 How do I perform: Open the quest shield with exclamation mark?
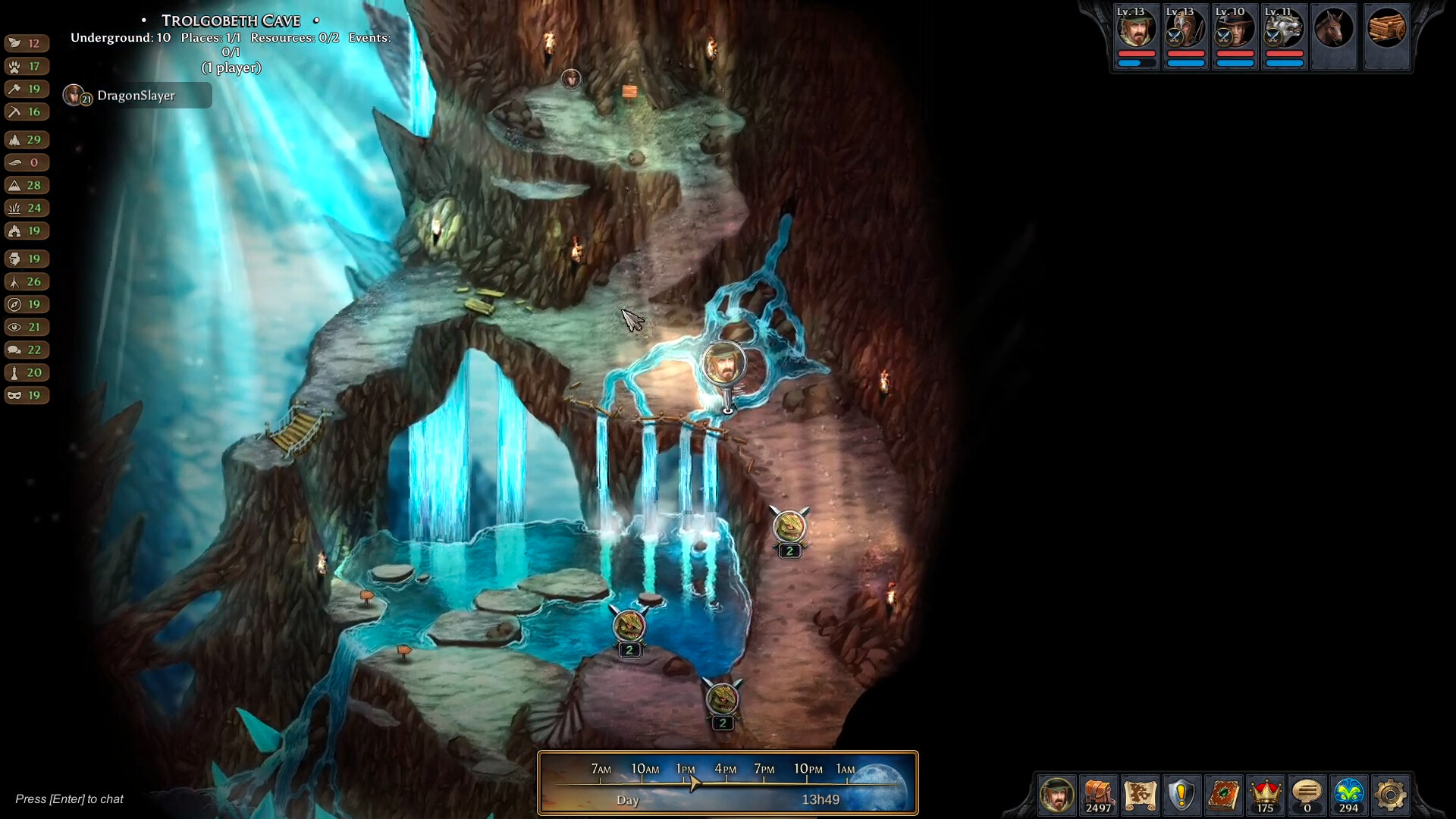point(1182,795)
